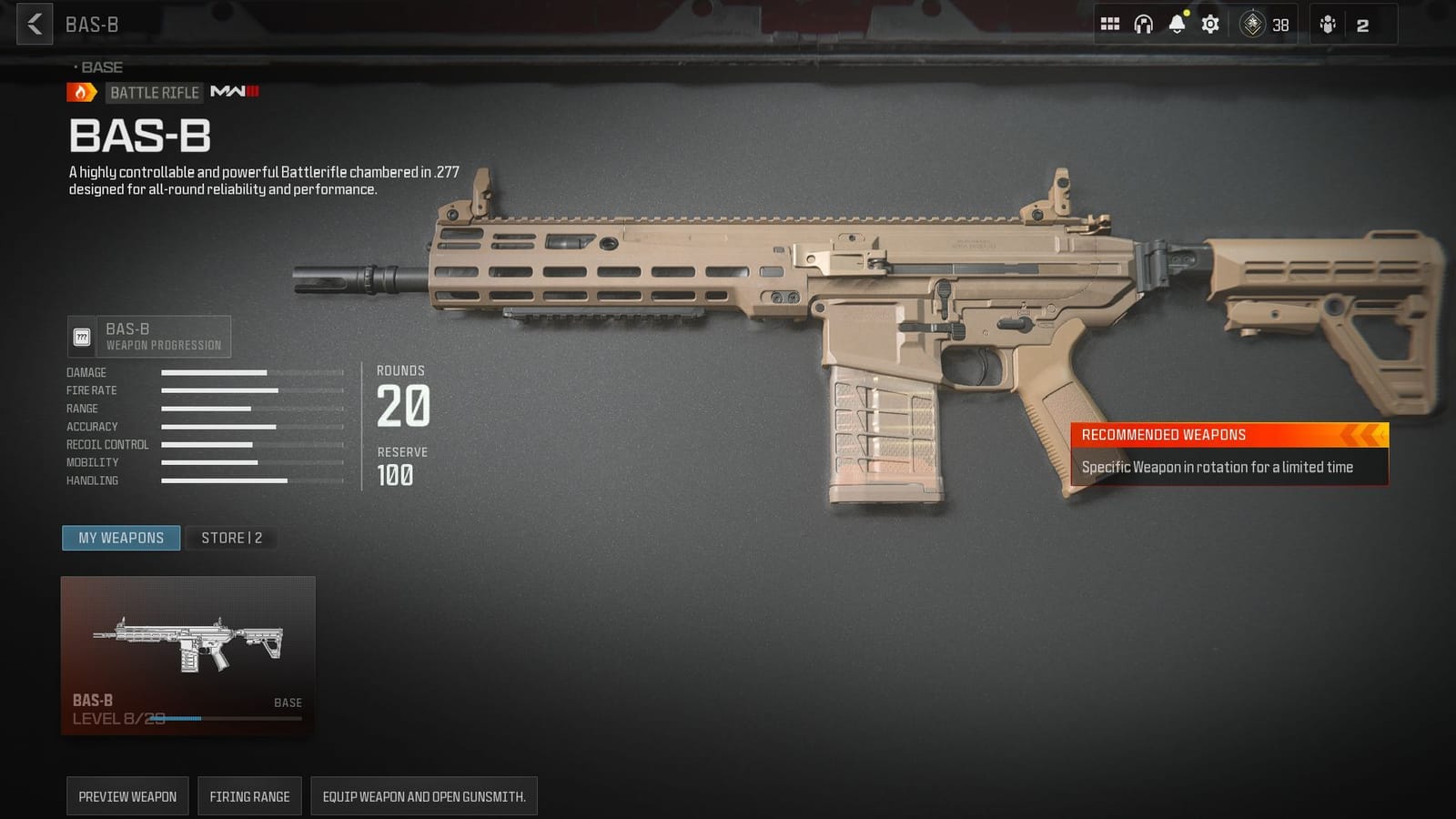Select the orange Battle Rifle flame badge
This screenshot has width=1456, height=819.
(80, 92)
